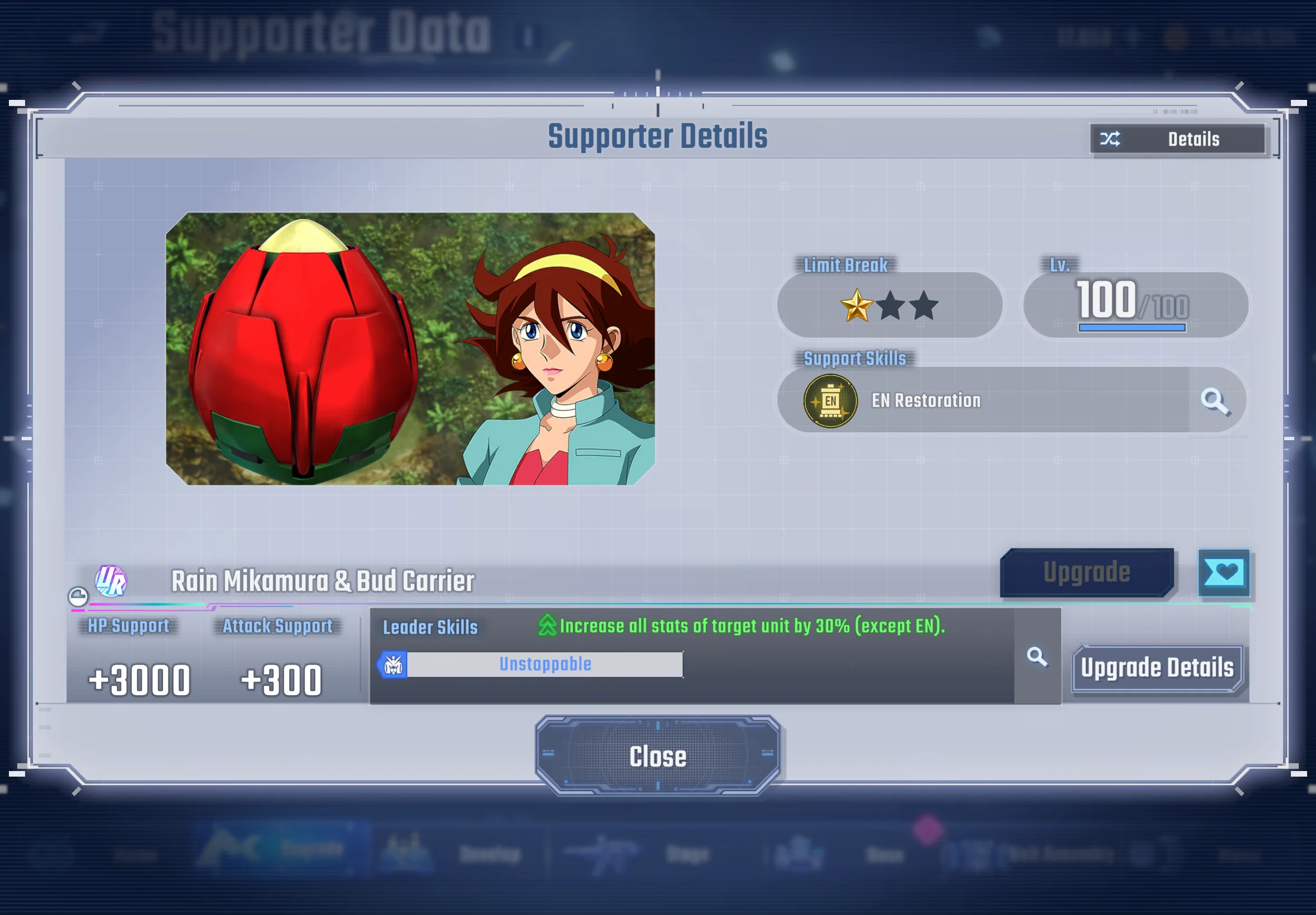Select the Unstoppable tag
The image size is (1316, 915).
(544, 664)
